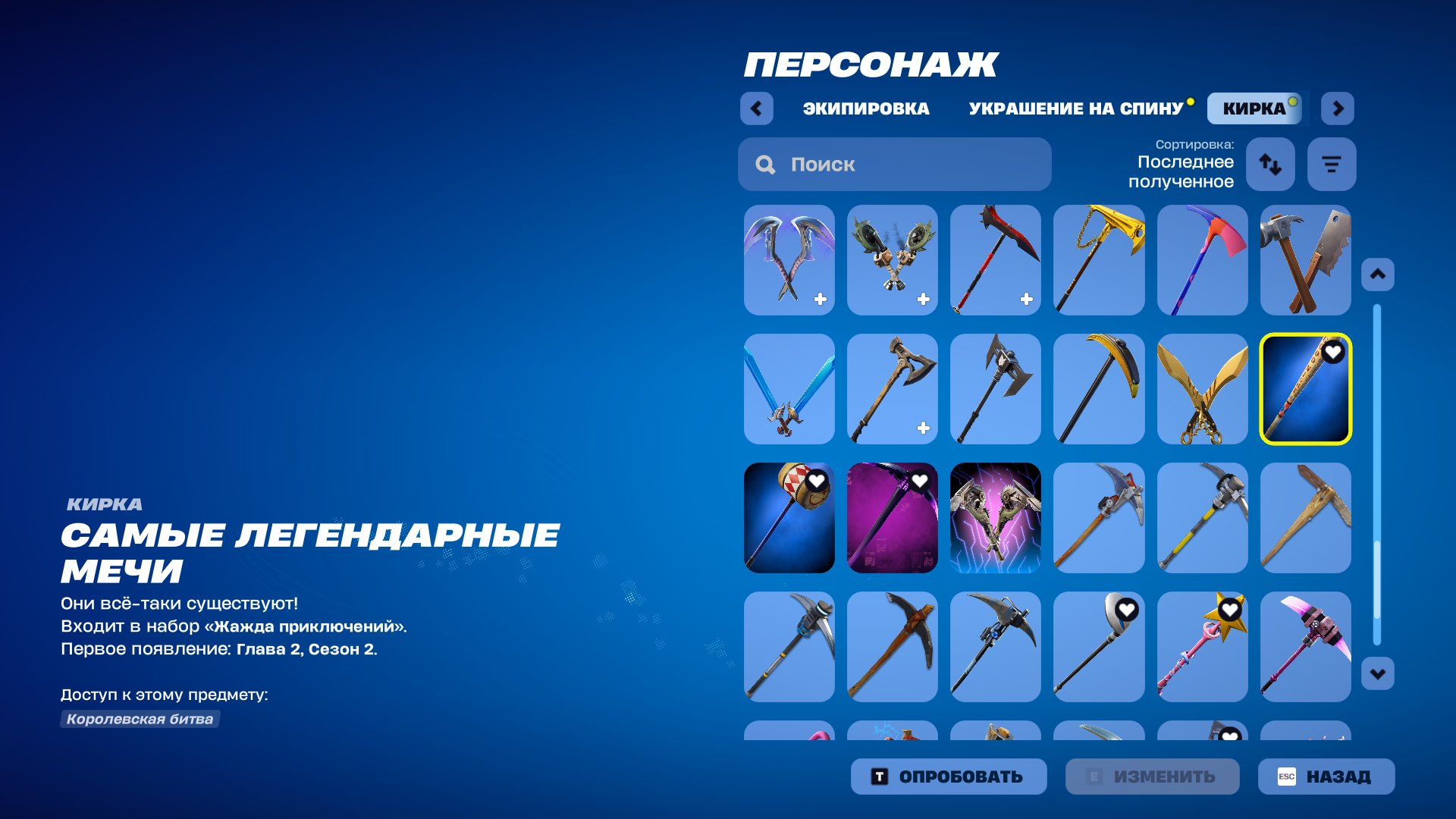
Task: Open the filter icon beside sorting
Action: point(1332,164)
